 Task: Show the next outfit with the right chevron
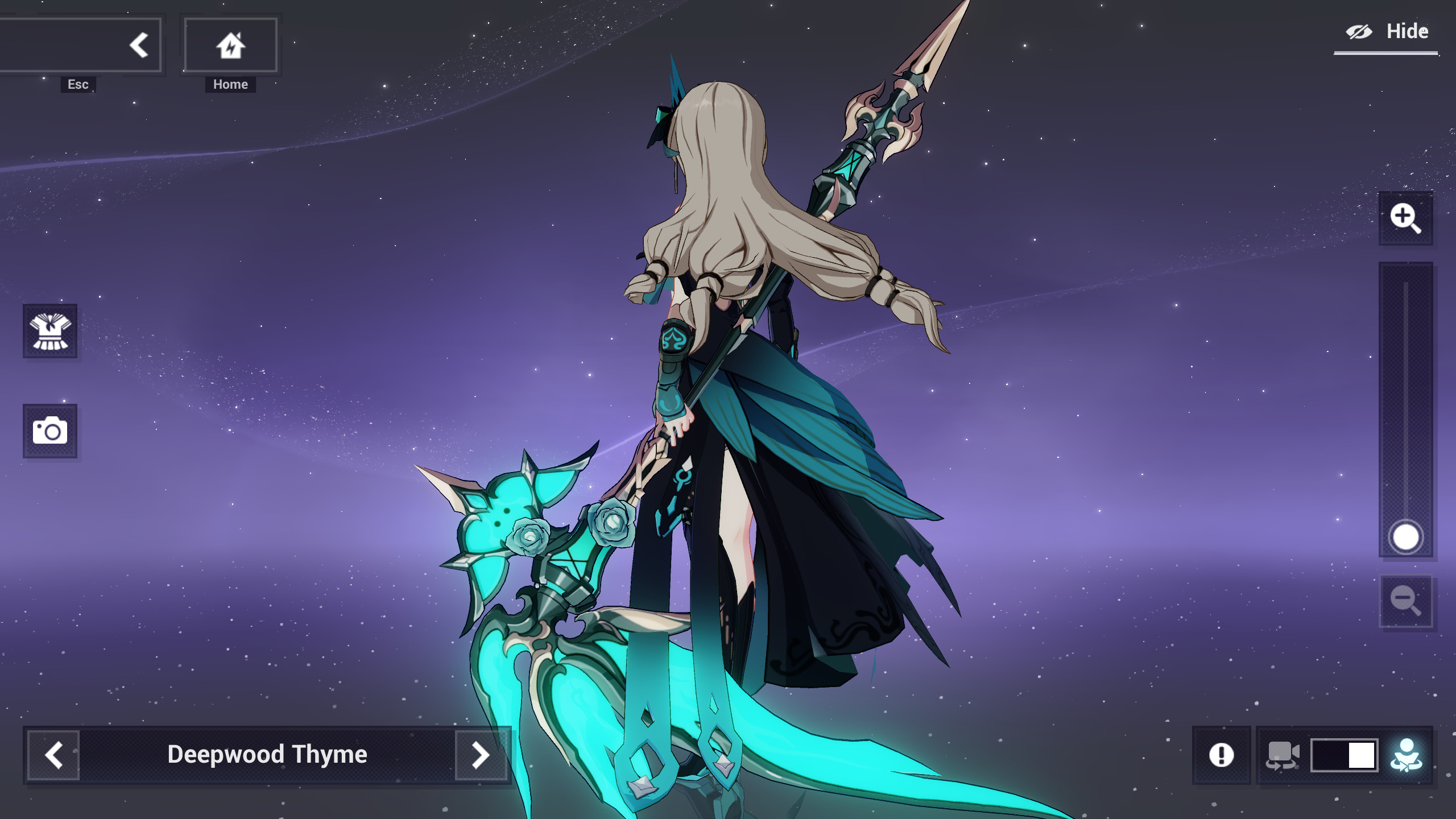(x=481, y=755)
